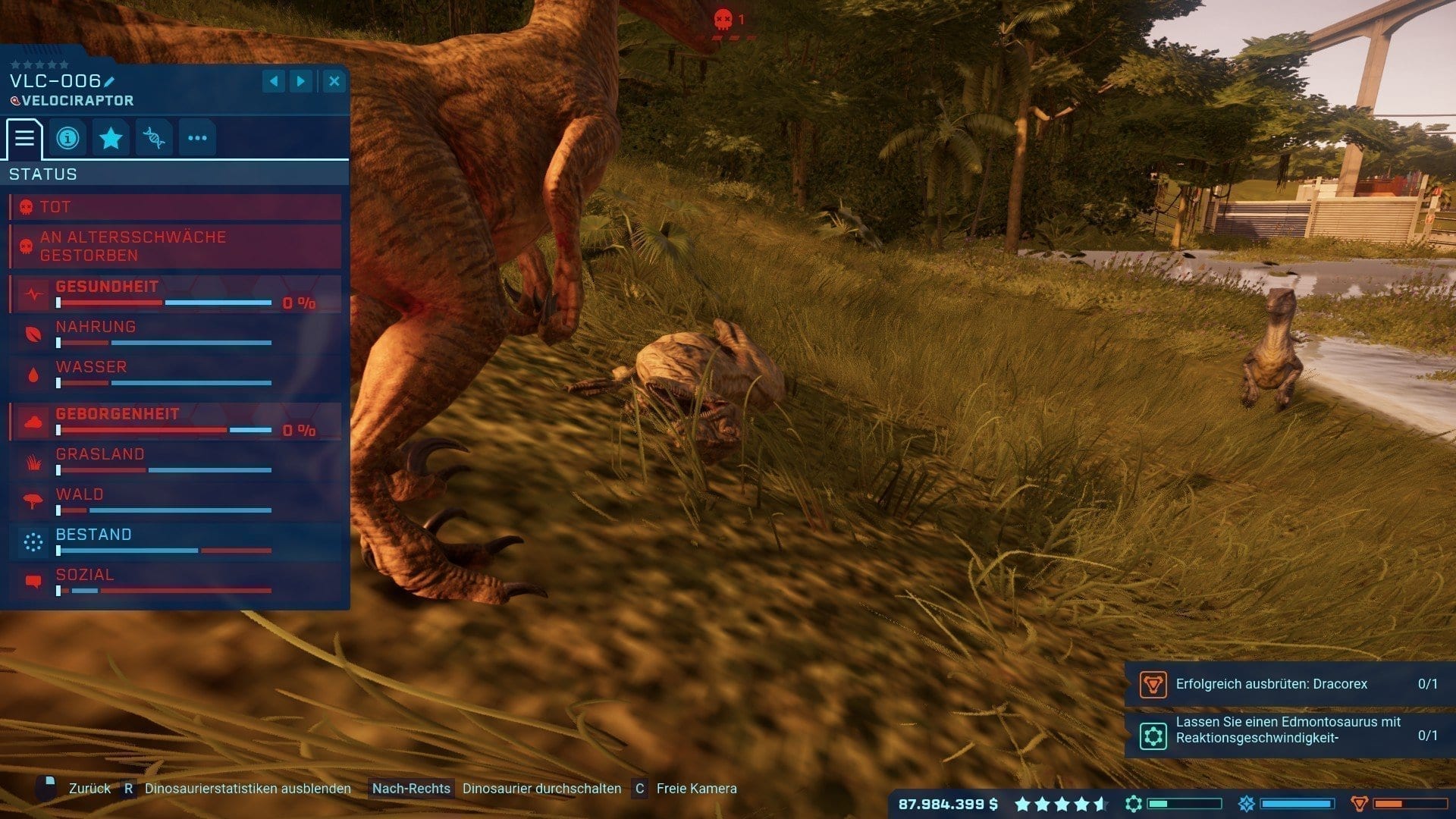Select the Sozial status row
Viewport: 1456px width, 819px height.
click(x=174, y=582)
